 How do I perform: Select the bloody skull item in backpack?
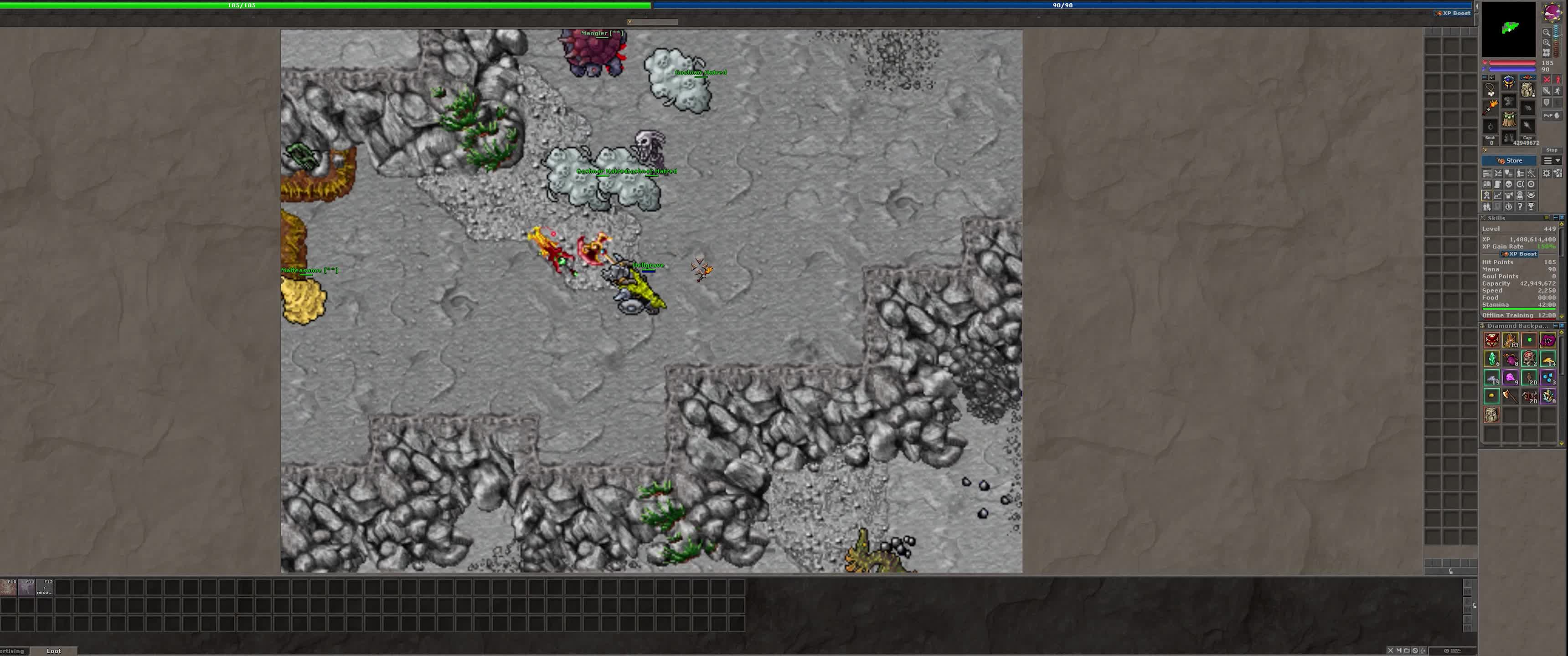1529,359
